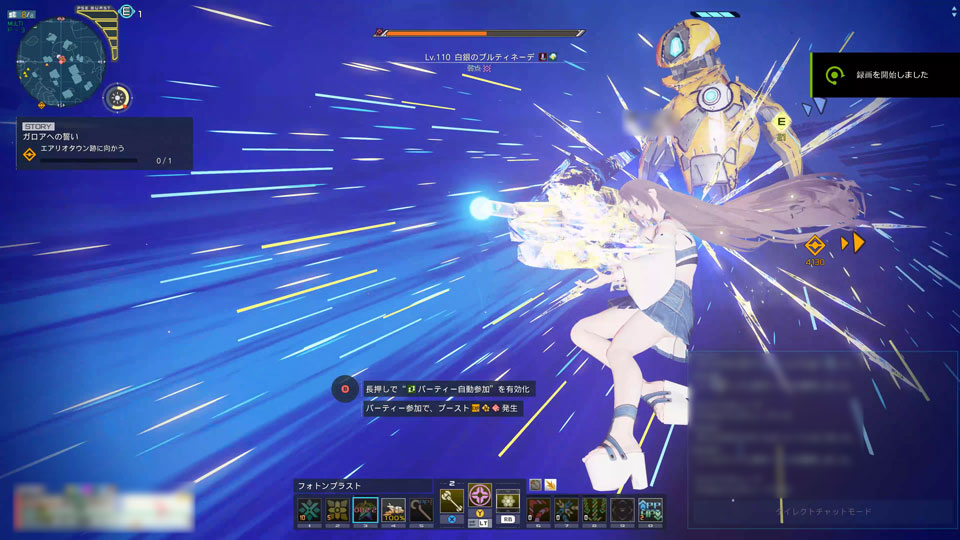Screen dimensions: 960x540
Task: Use the teal cross item in slot 1
Action: [x=308, y=511]
